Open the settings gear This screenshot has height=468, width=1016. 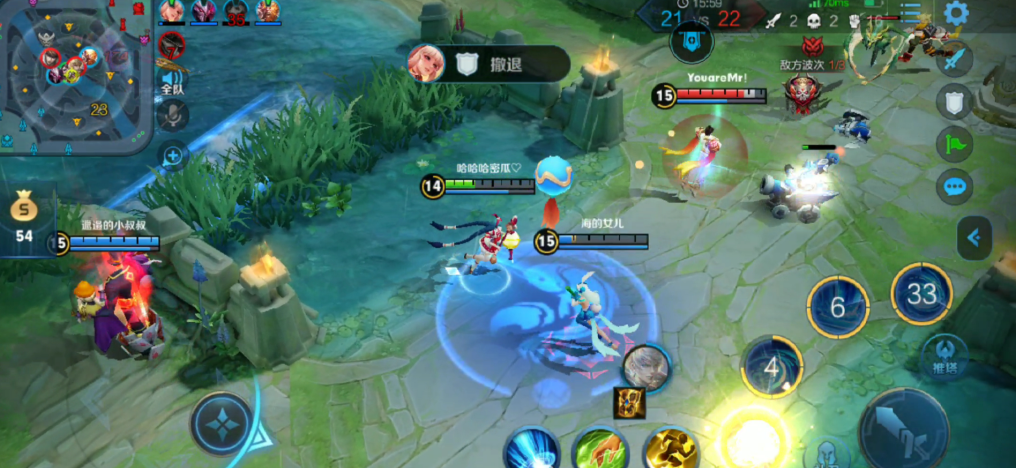click(956, 14)
